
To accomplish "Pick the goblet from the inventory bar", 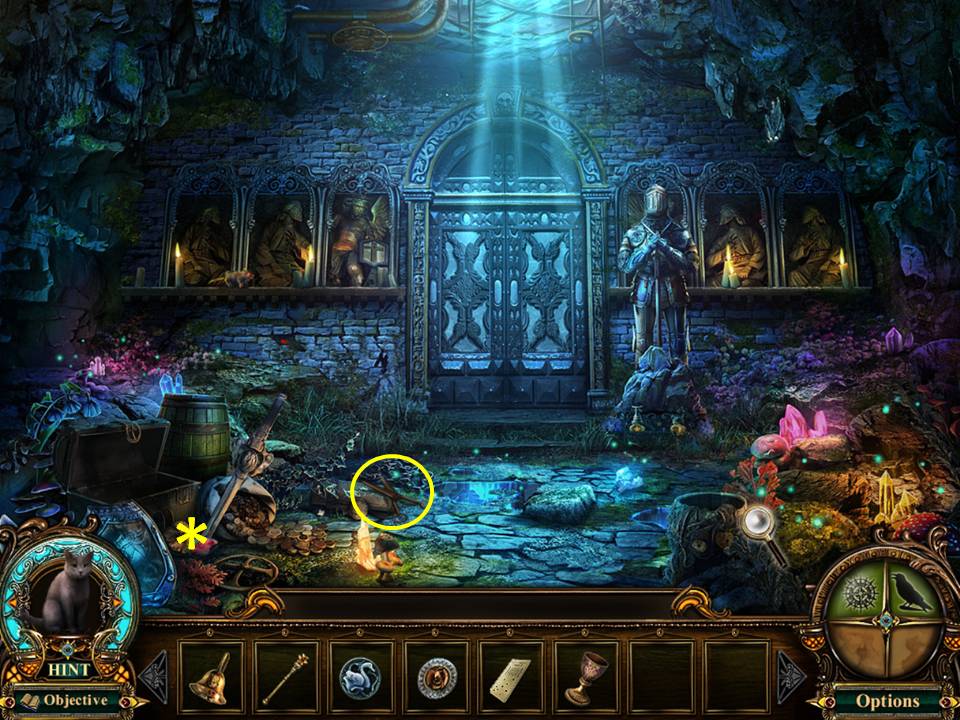I will tap(585, 677).
